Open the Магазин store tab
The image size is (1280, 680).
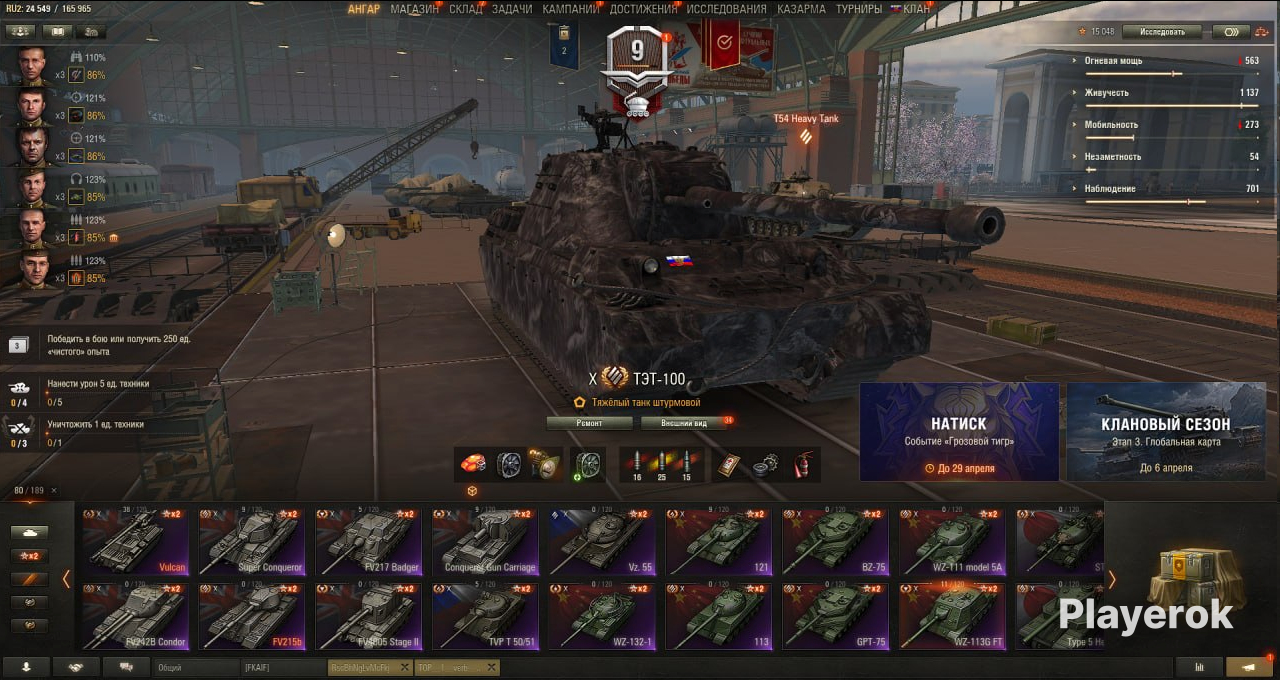[x=414, y=9]
